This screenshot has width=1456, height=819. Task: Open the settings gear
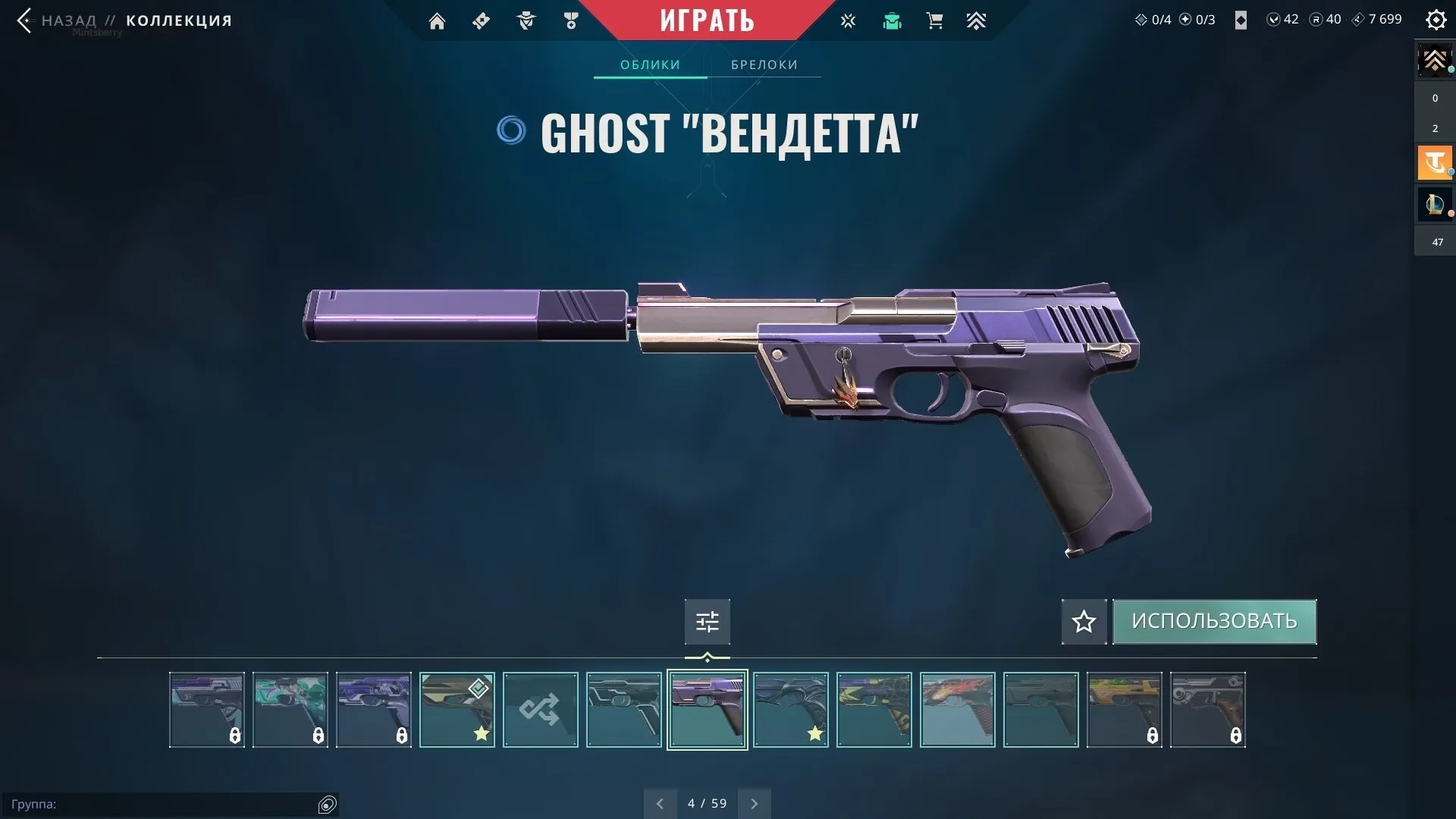[x=1436, y=20]
